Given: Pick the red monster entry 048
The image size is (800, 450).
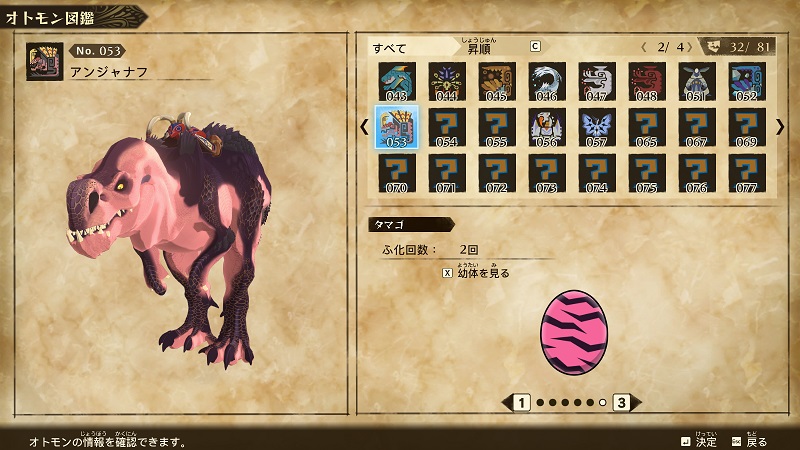Looking at the screenshot, I should click(x=645, y=82).
